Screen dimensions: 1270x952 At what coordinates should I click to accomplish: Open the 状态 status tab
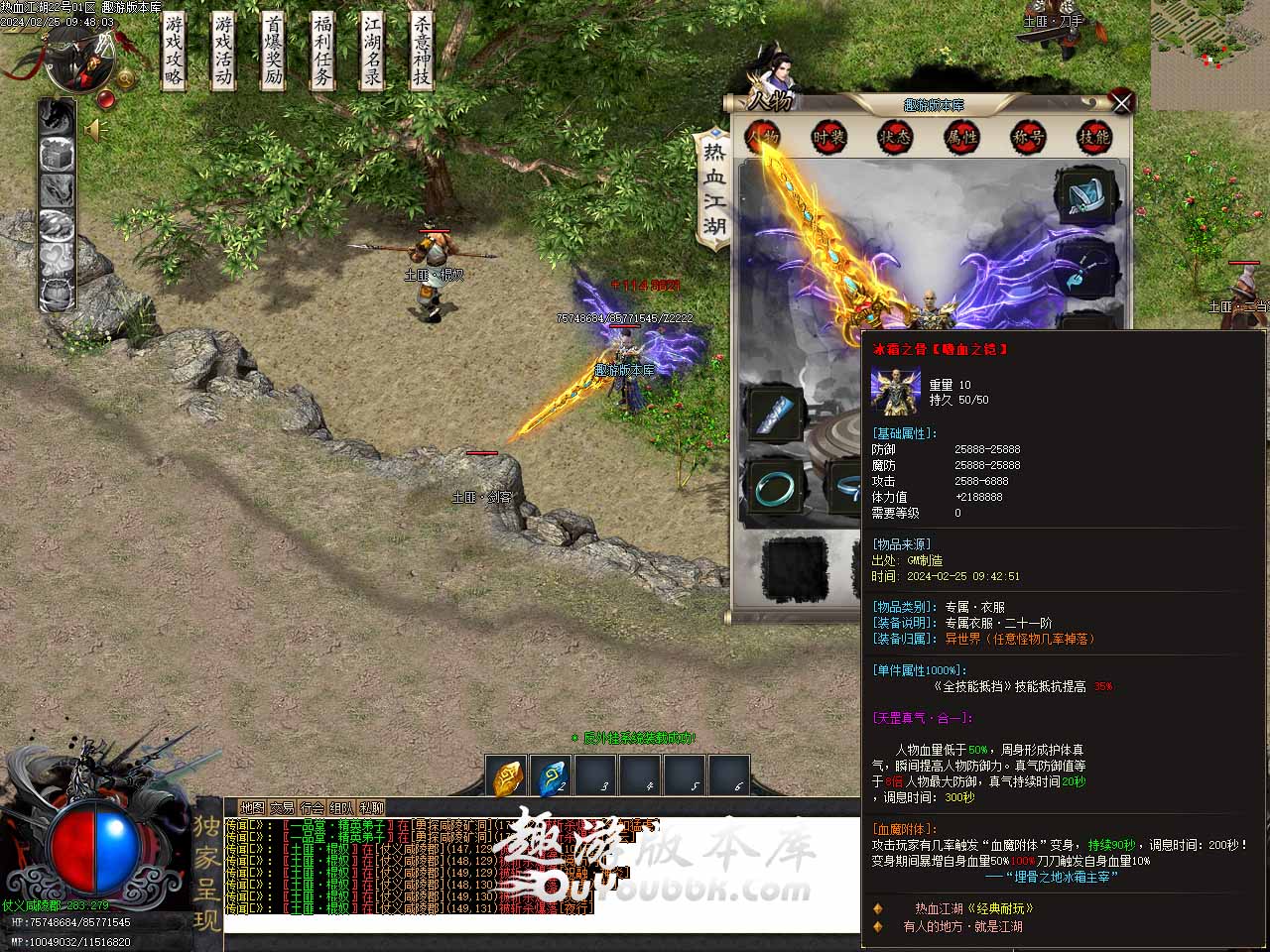click(x=894, y=138)
